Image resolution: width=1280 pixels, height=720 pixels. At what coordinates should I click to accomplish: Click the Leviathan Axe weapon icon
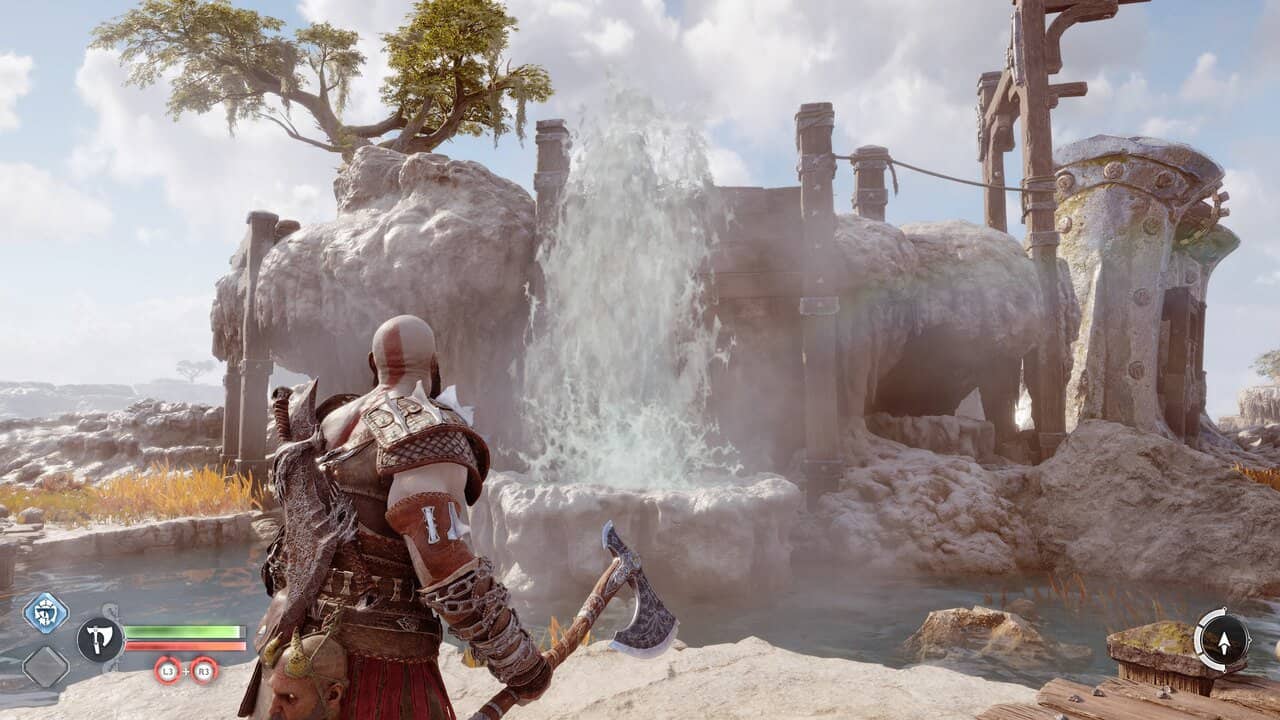[x=100, y=640]
